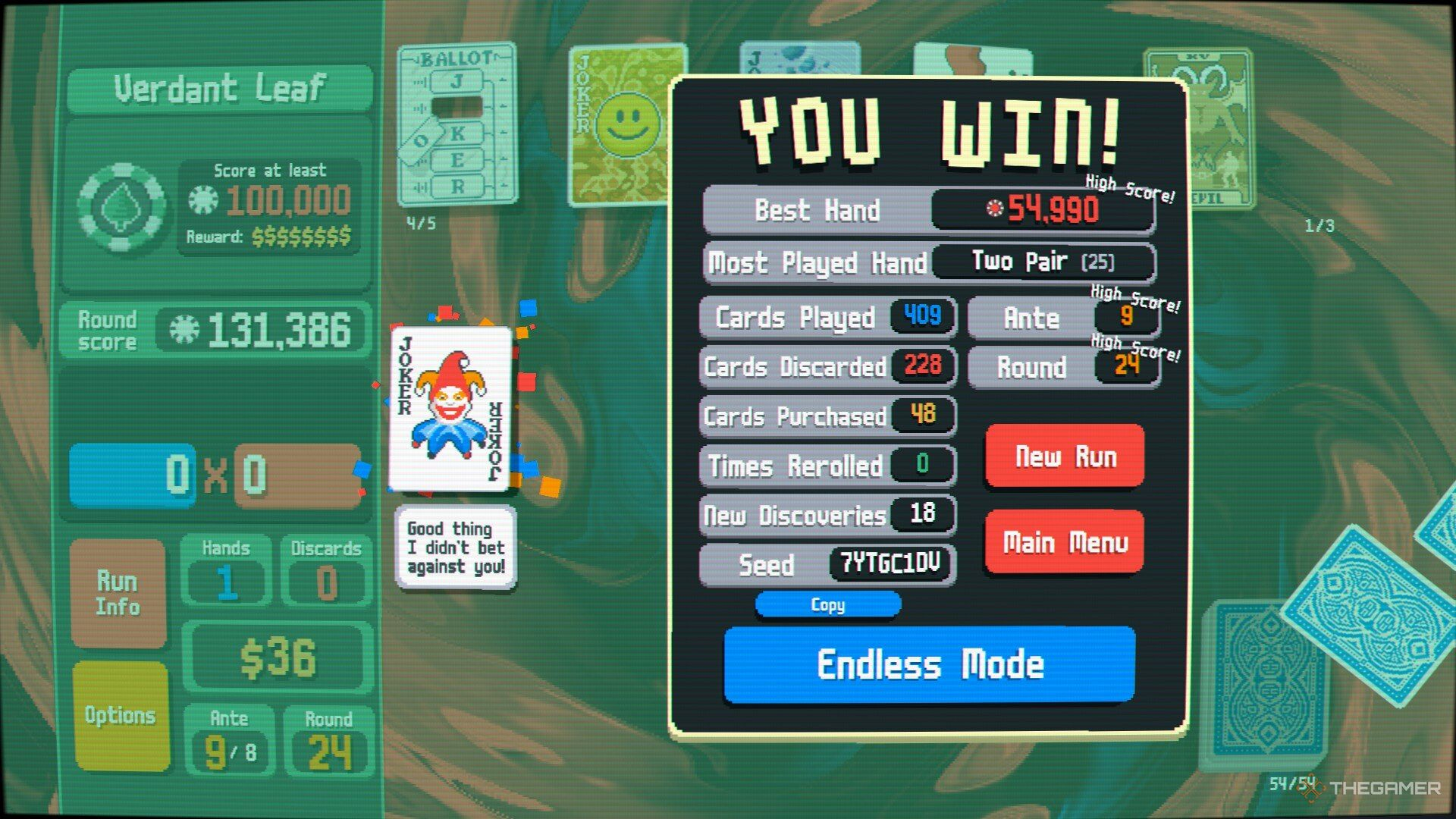Open the Run Info panel

[118, 594]
